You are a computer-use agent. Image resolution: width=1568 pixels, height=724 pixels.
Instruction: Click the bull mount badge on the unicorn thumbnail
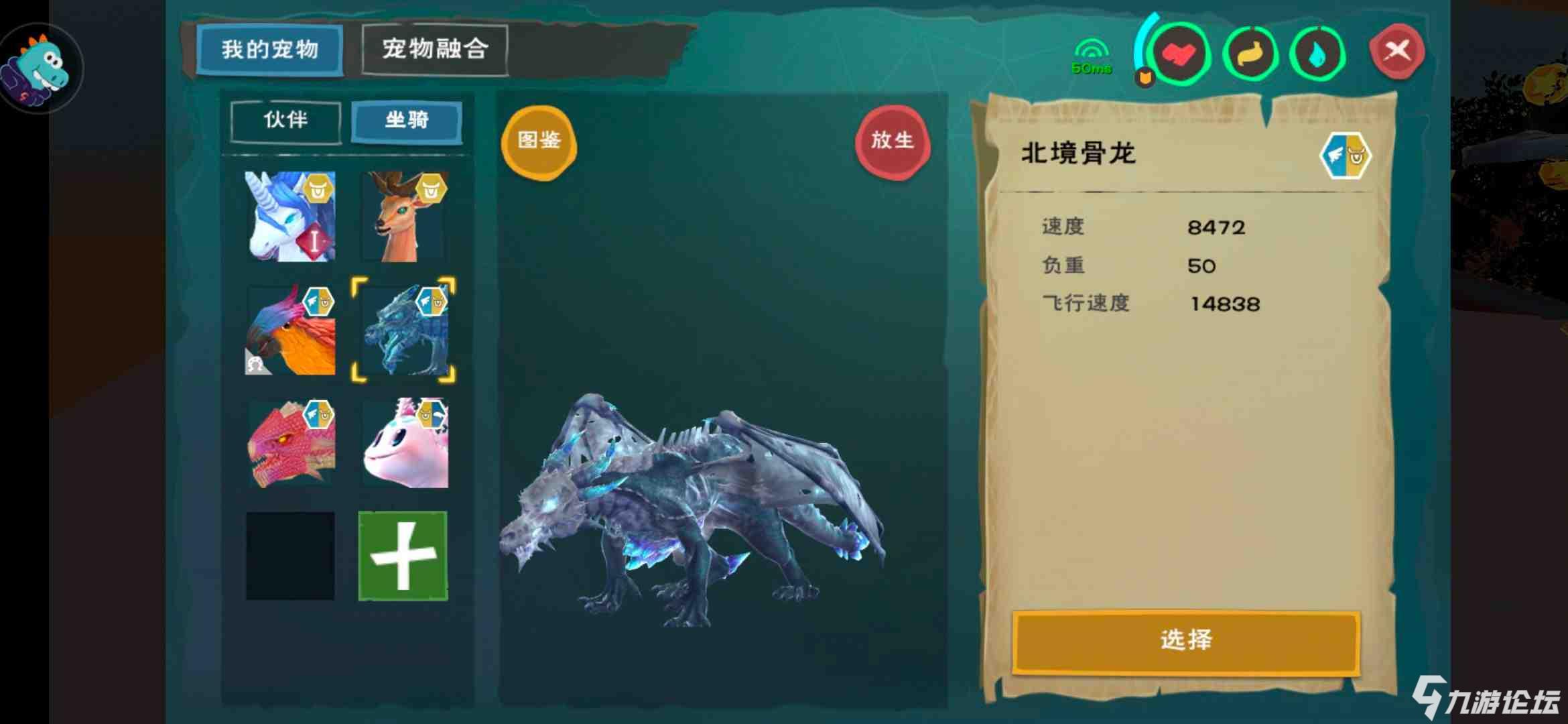point(317,188)
